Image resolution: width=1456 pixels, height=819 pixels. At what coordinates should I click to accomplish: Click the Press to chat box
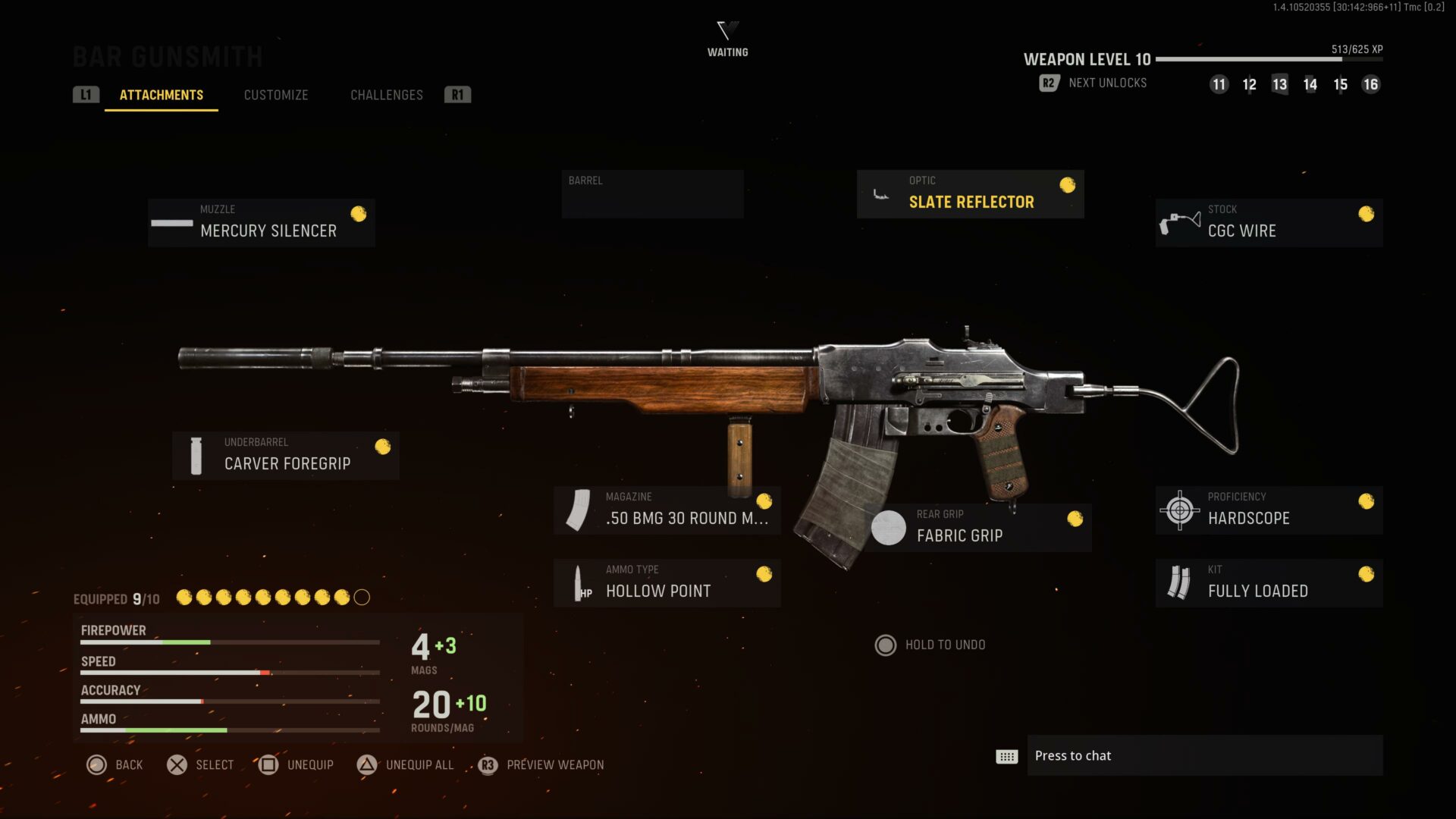pos(1204,755)
